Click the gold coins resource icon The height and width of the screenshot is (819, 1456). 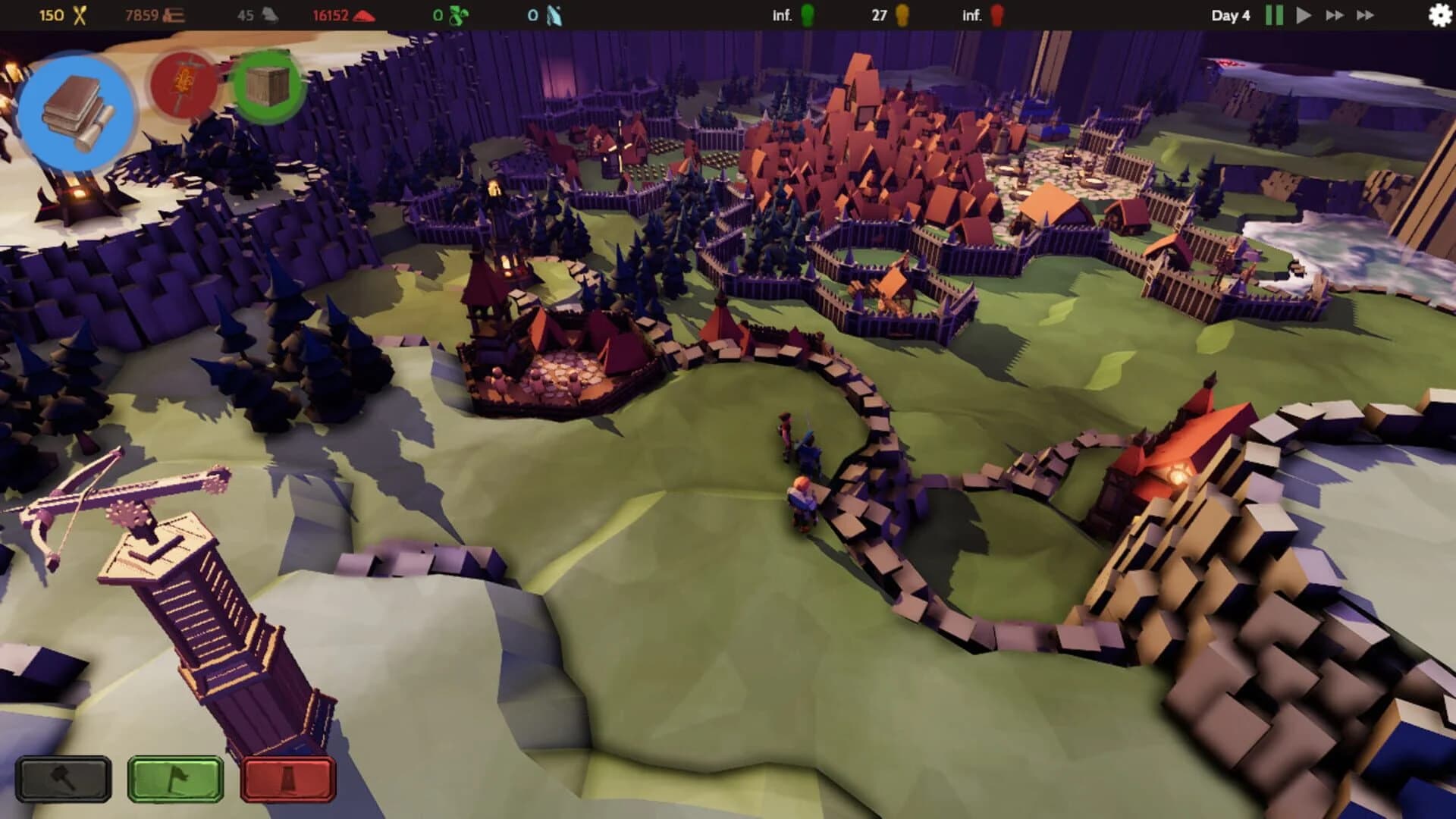point(80,14)
